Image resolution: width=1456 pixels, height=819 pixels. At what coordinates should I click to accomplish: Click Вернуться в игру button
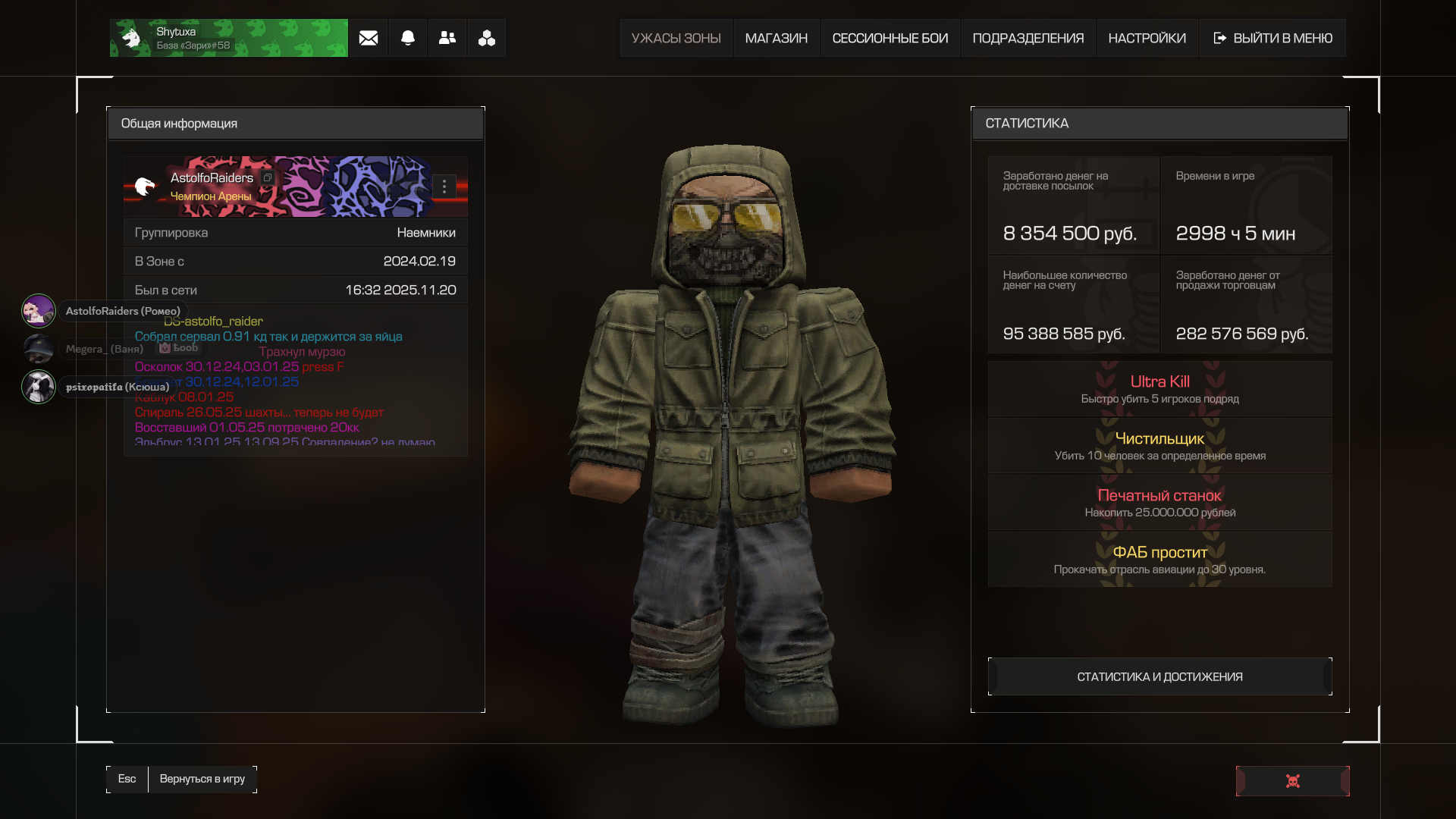[x=202, y=779]
